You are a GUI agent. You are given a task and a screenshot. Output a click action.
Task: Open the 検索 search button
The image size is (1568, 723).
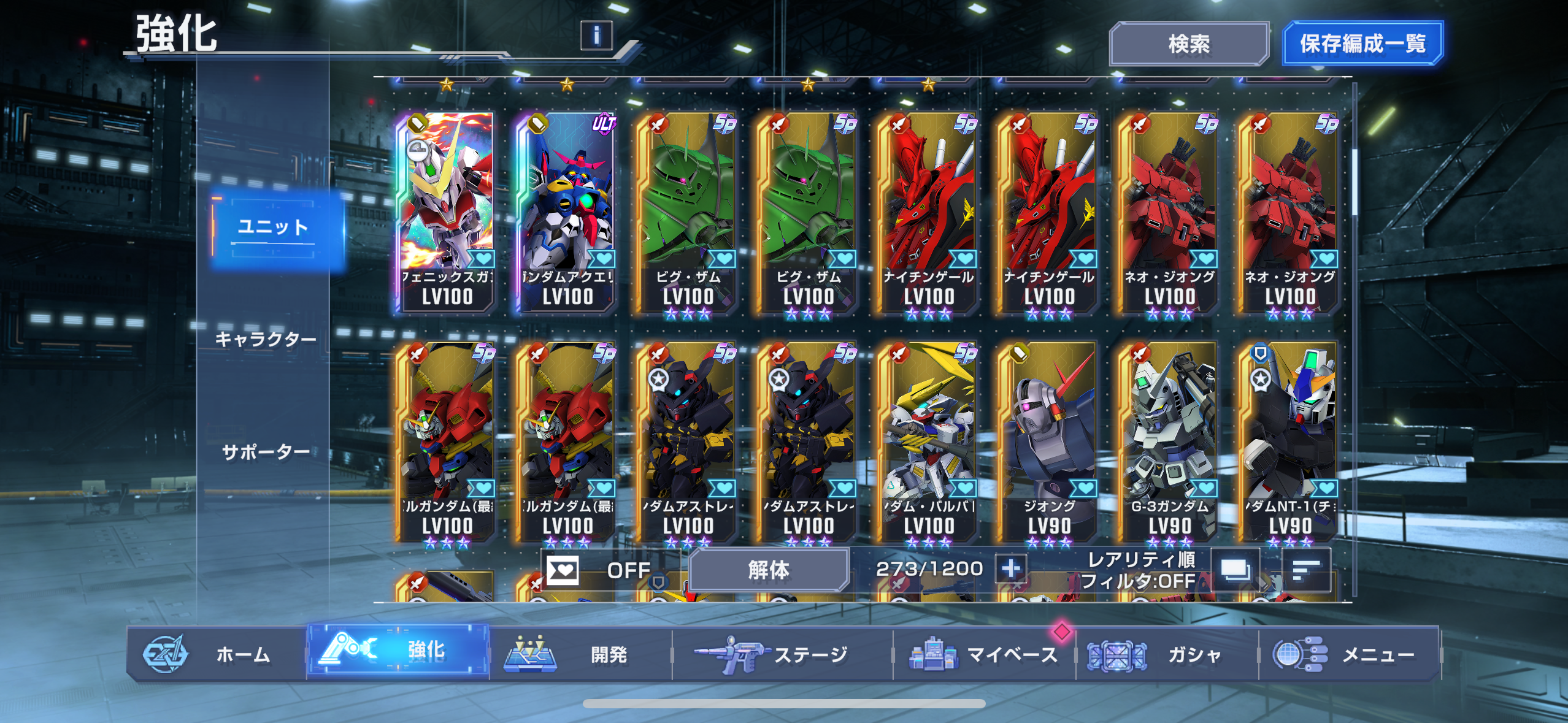[1188, 44]
